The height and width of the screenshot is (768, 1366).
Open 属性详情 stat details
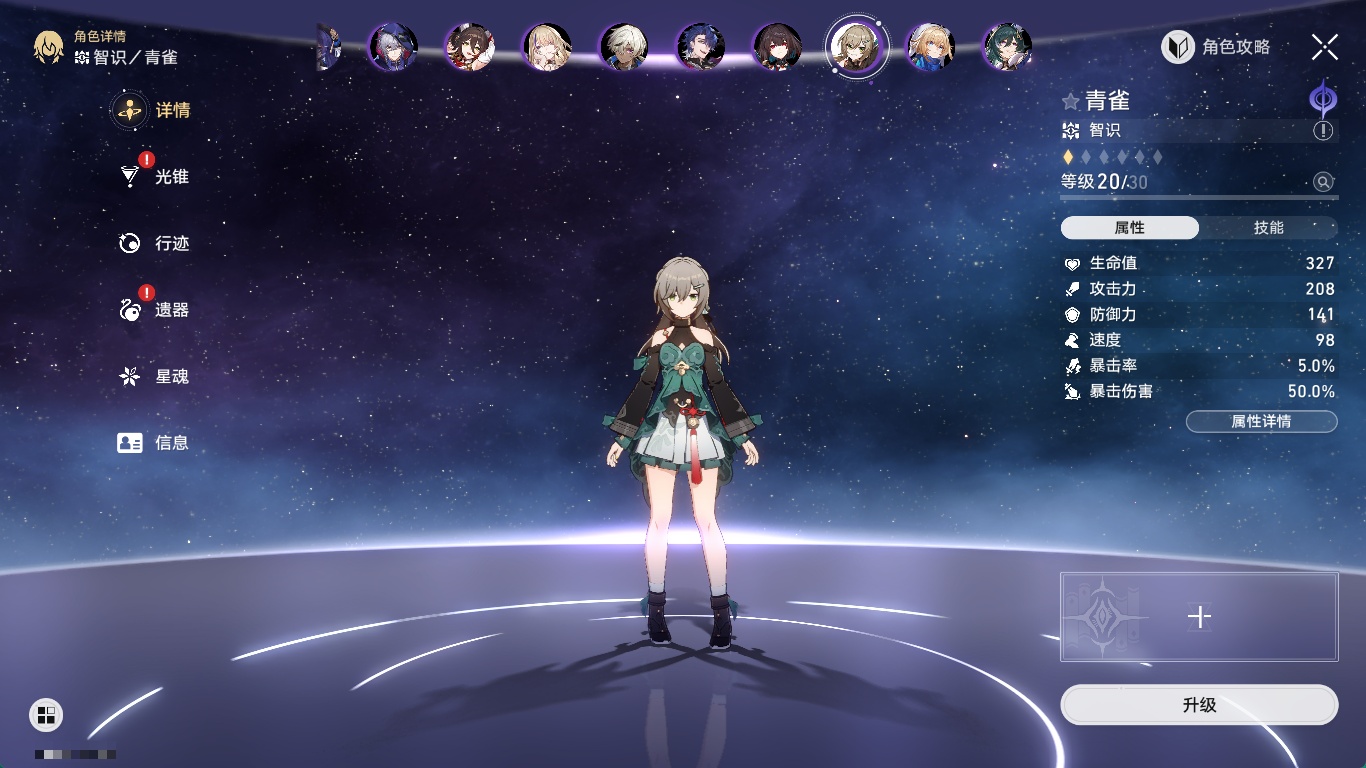point(1261,421)
